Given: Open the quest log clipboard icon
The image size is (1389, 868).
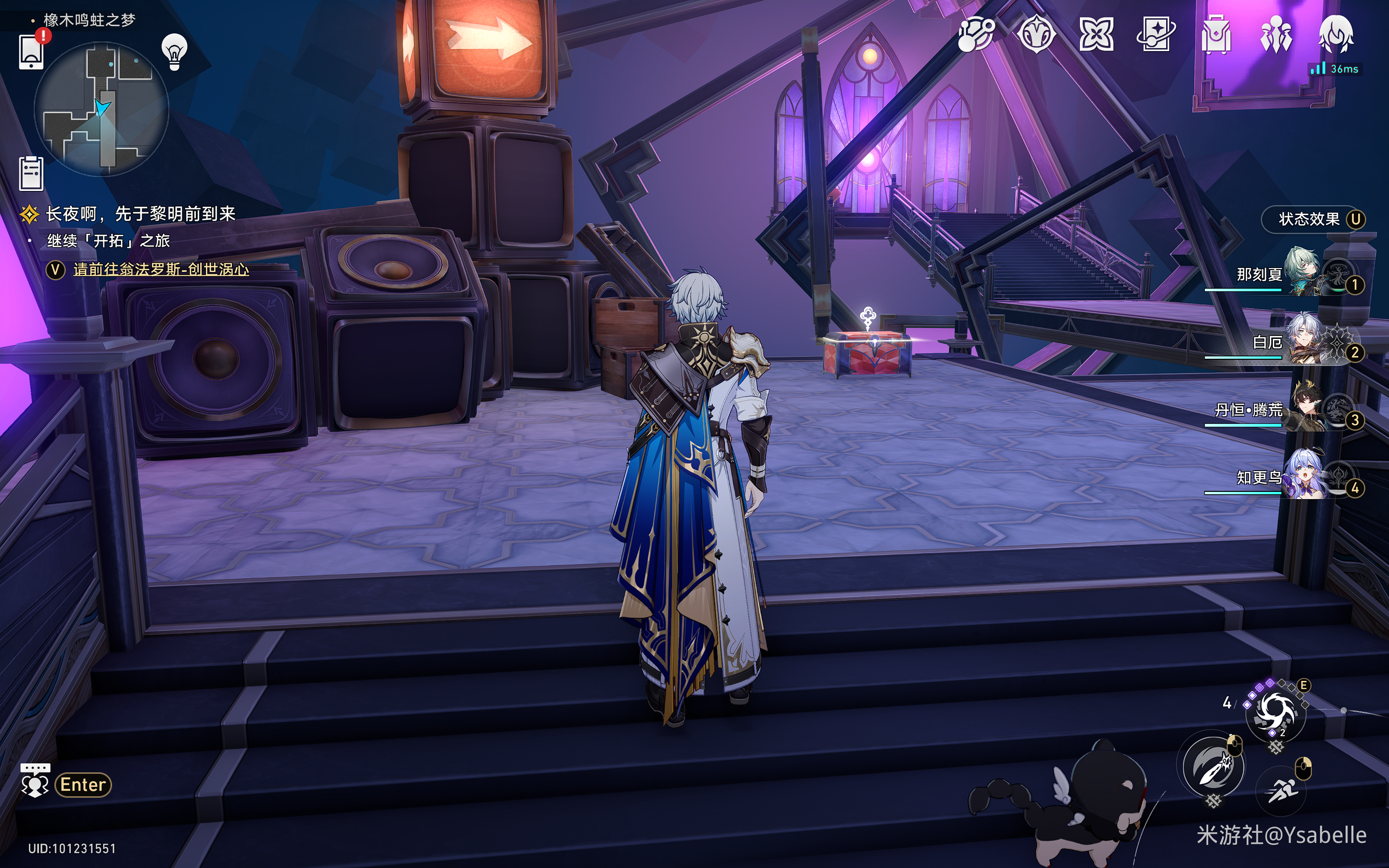Looking at the screenshot, I should (x=31, y=173).
